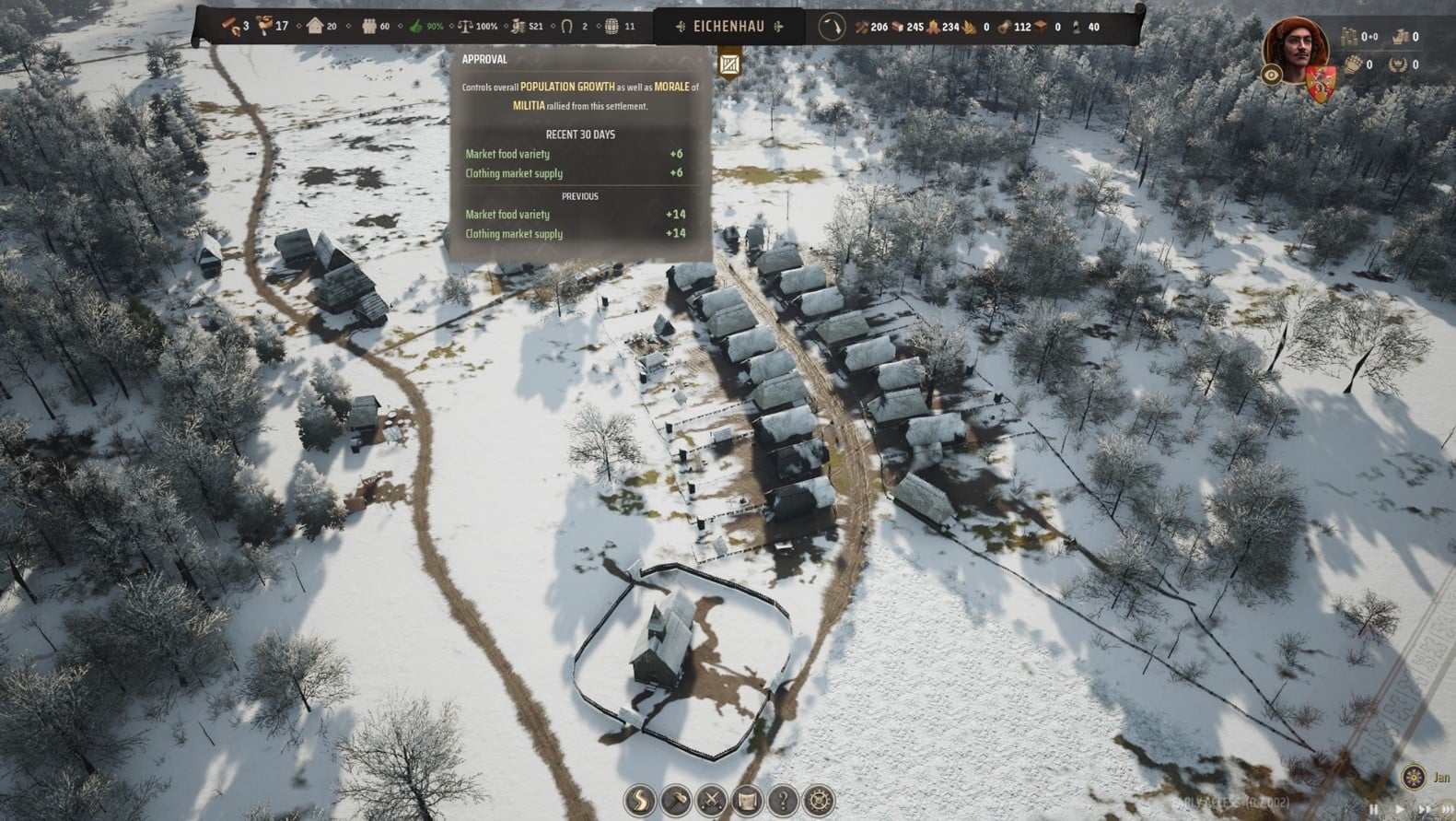Click the circular season dial

[x=833, y=27]
